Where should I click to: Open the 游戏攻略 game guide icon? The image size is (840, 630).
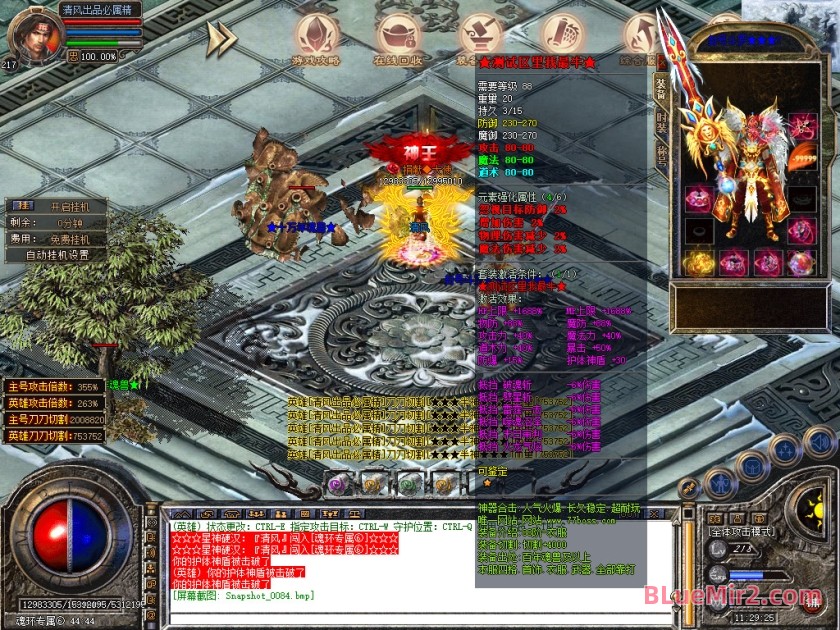click(x=316, y=37)
